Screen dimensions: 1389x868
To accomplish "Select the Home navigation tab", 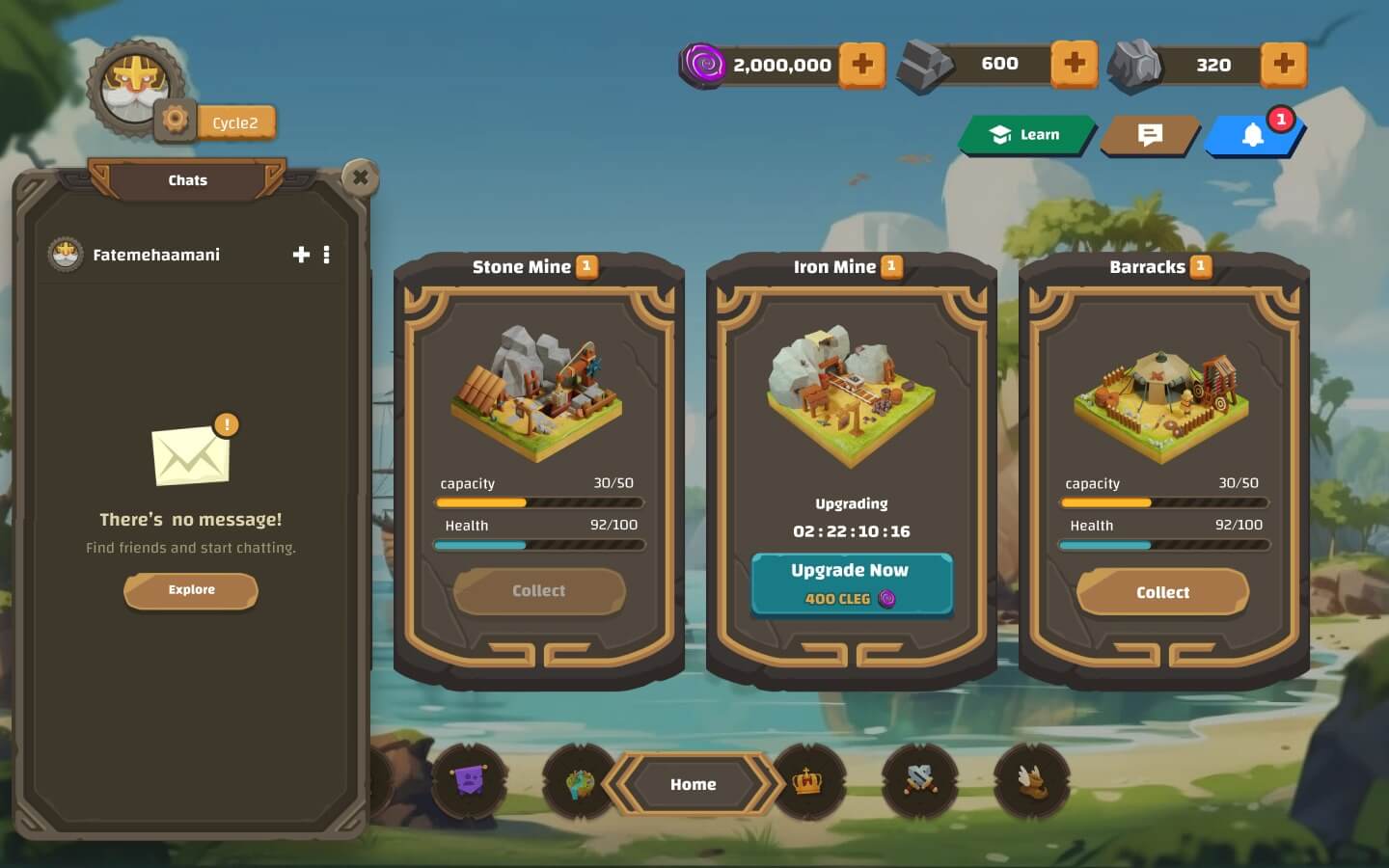I will point(693,784).
